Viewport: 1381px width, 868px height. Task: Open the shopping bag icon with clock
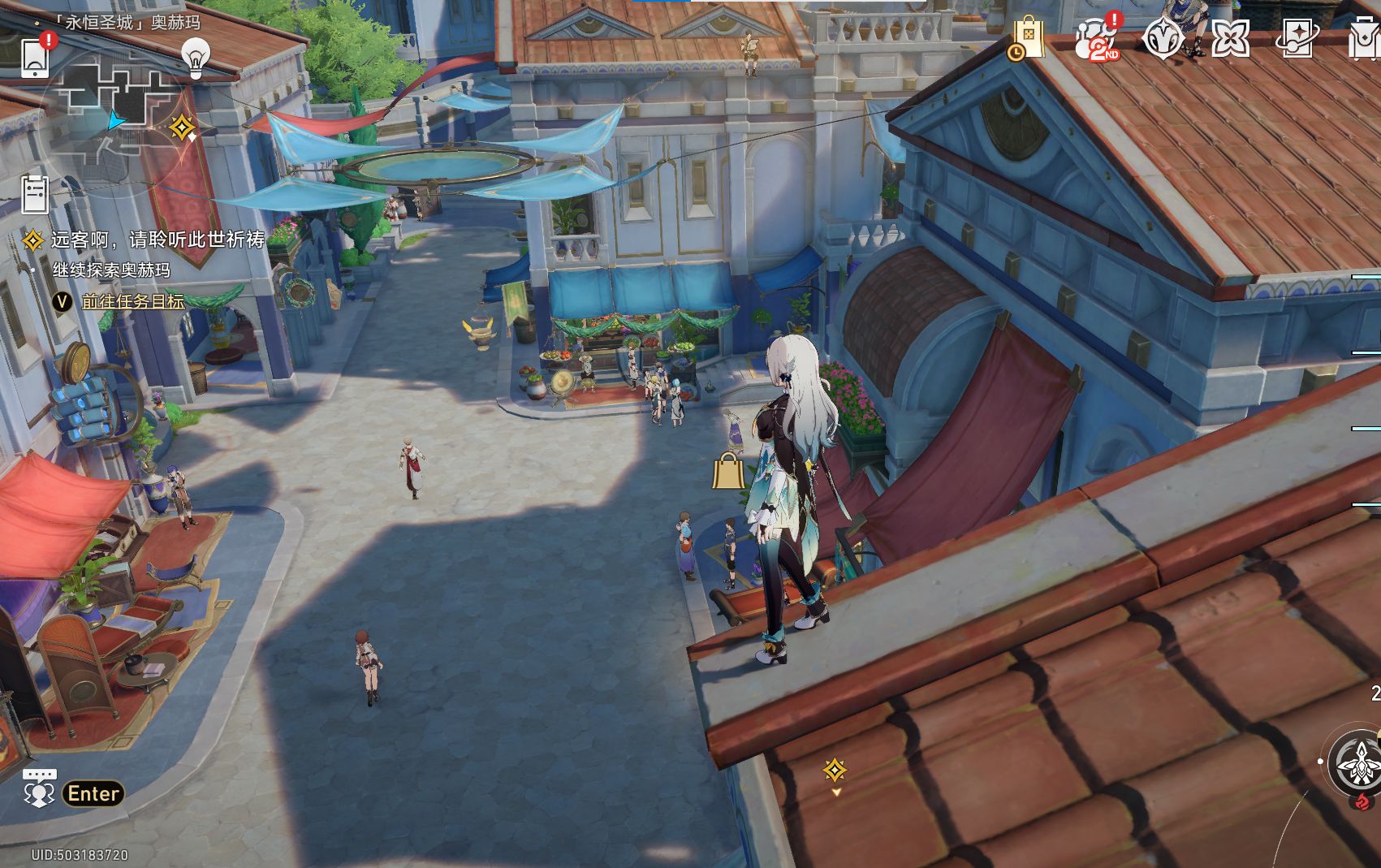(x=1027, y=38)
